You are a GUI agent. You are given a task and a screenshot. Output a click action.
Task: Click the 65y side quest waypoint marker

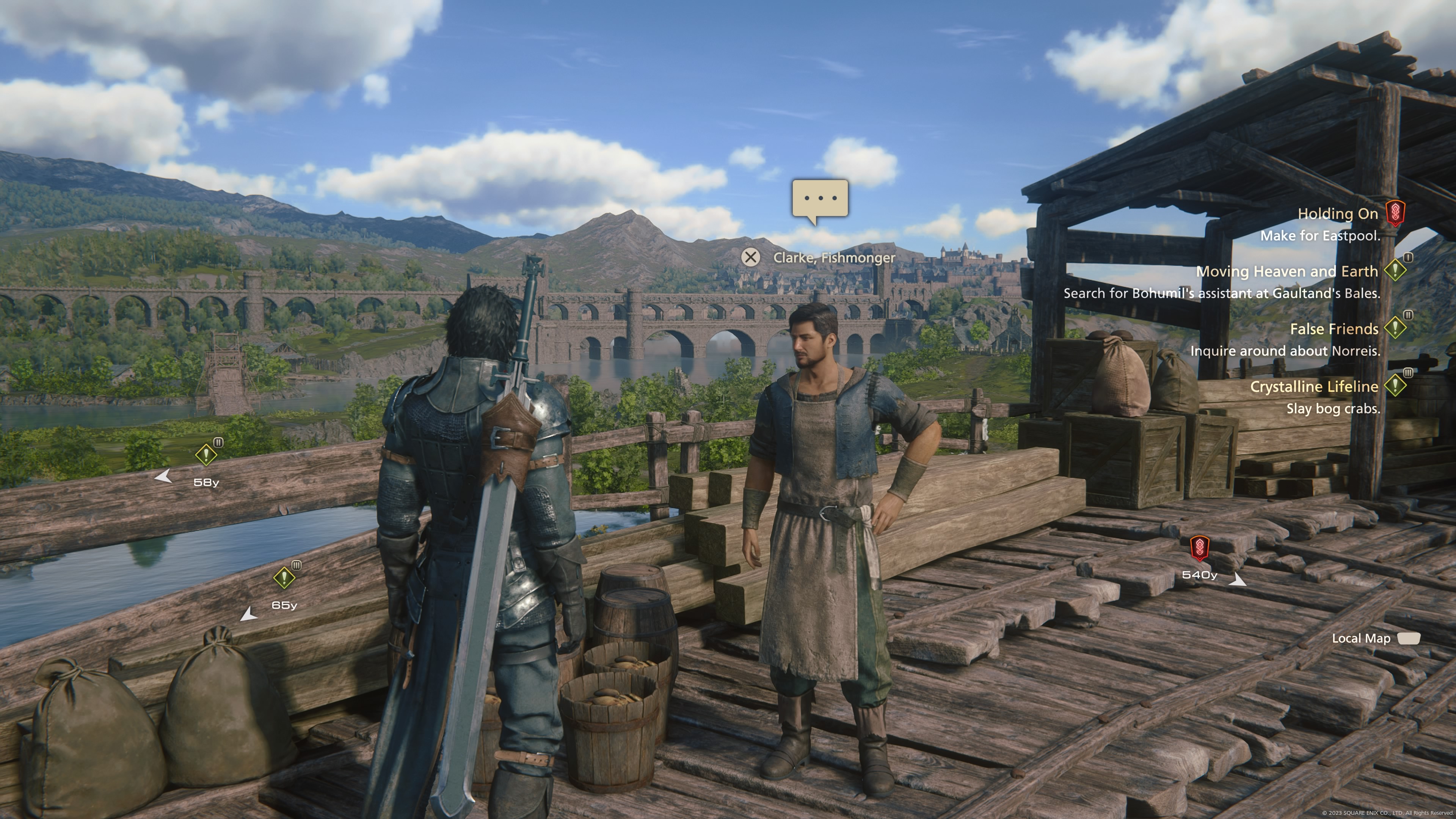[x=284, y=577]
